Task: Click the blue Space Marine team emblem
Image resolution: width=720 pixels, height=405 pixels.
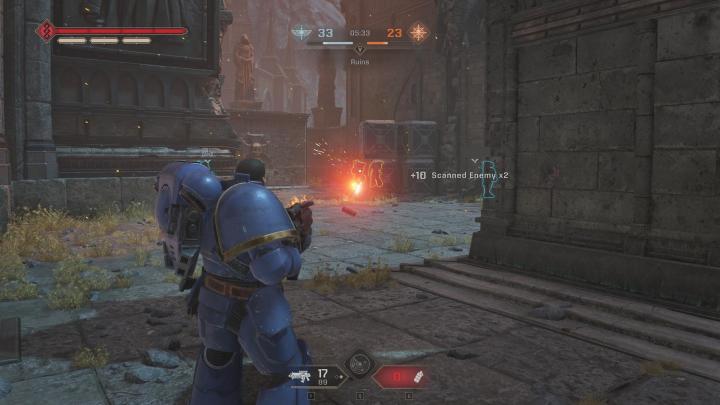Action: point(300,32)
